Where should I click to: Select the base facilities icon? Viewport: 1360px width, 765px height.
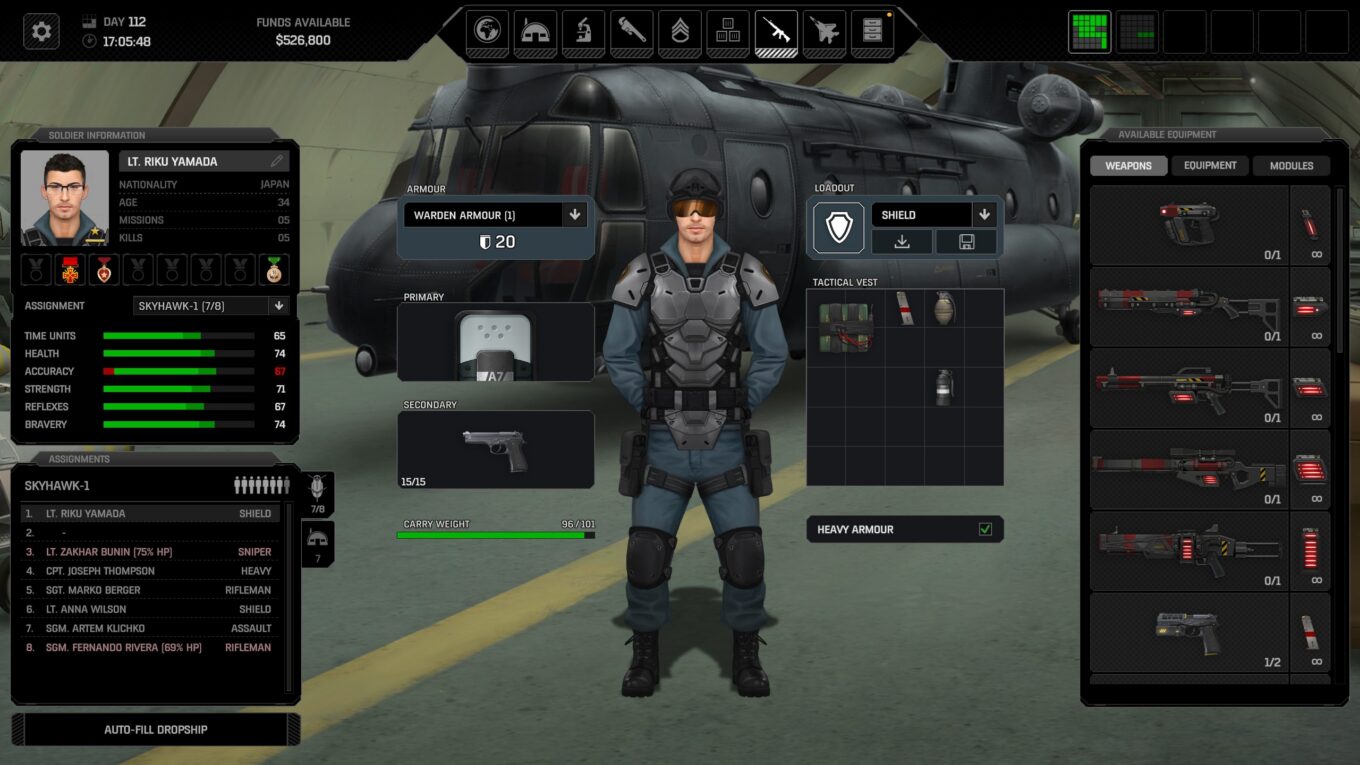point(535,31)
